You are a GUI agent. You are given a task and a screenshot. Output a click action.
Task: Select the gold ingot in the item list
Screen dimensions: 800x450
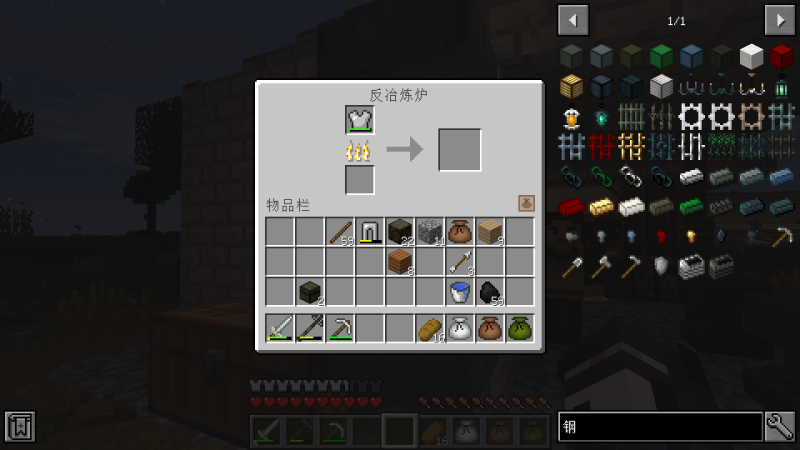[601, 207]
